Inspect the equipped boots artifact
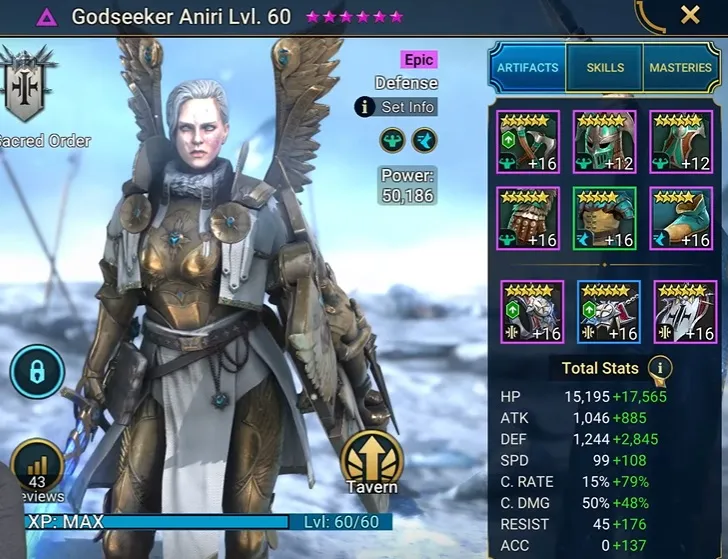728x559 pixels. [x=681, y=218]
